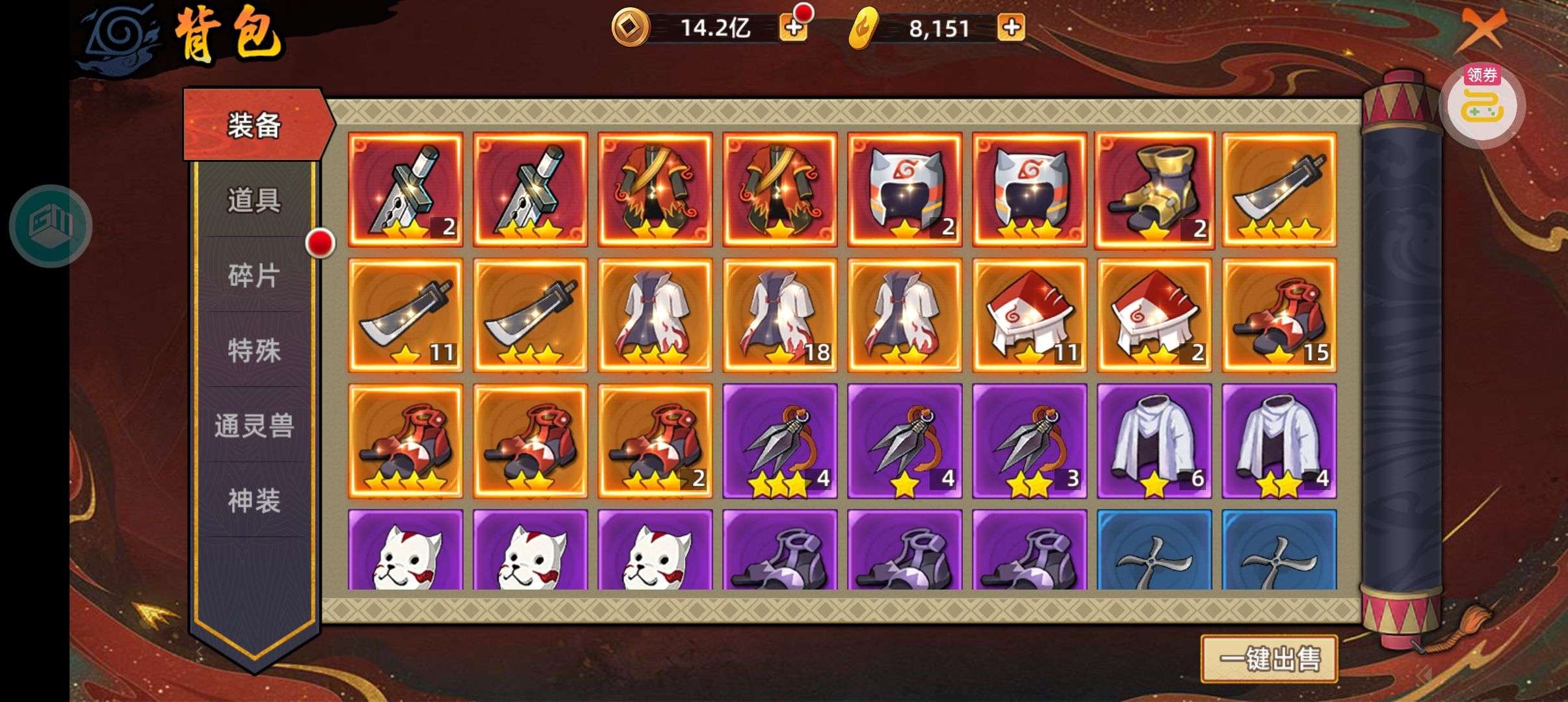Choose the four-star orange greatsword slot
This screenshot has width=1568, height=702.
pyautogui.click(x=1279, y=190)
